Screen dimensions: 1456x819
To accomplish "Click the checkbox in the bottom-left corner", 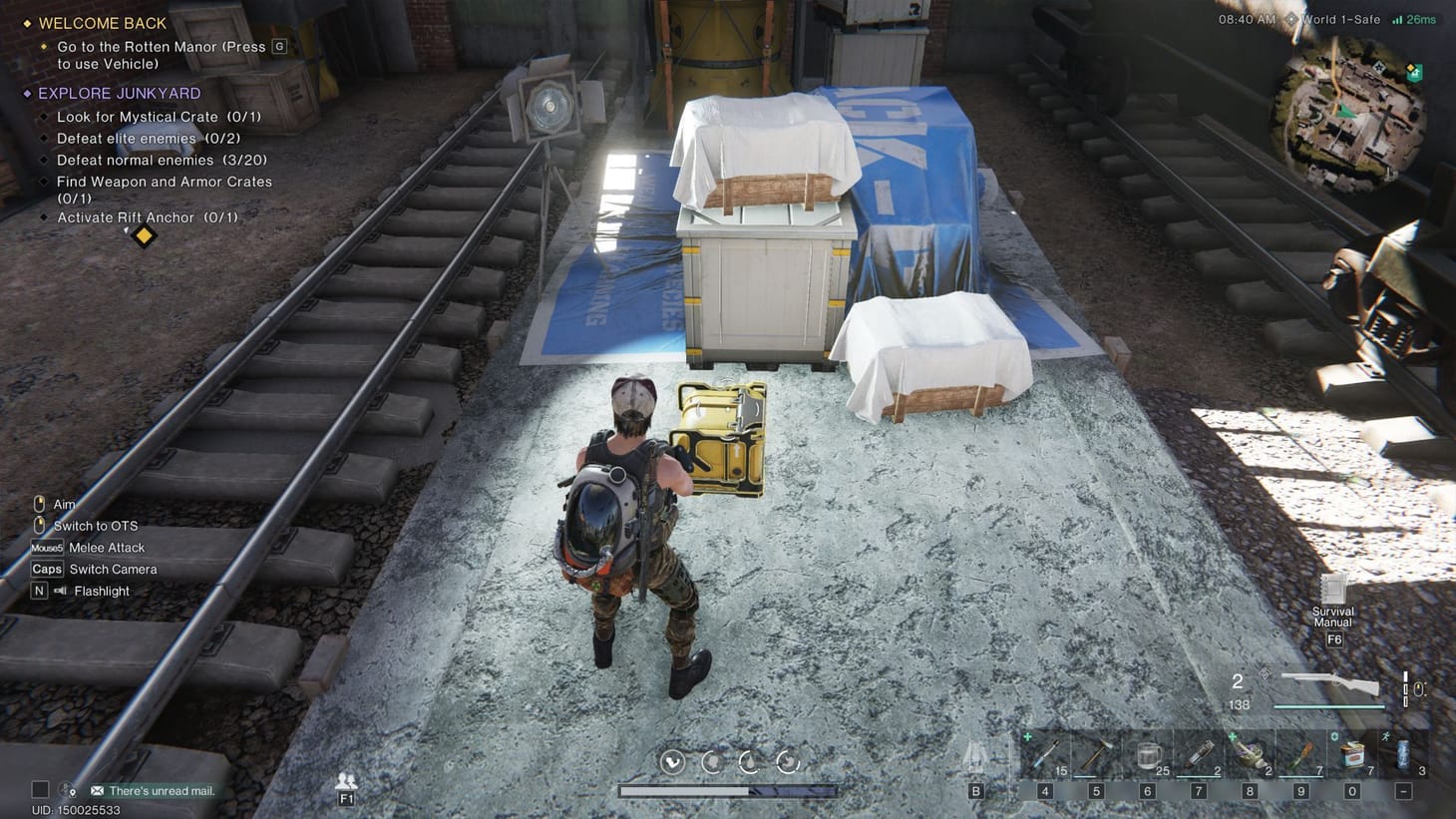I will click(x=39, y=789).
